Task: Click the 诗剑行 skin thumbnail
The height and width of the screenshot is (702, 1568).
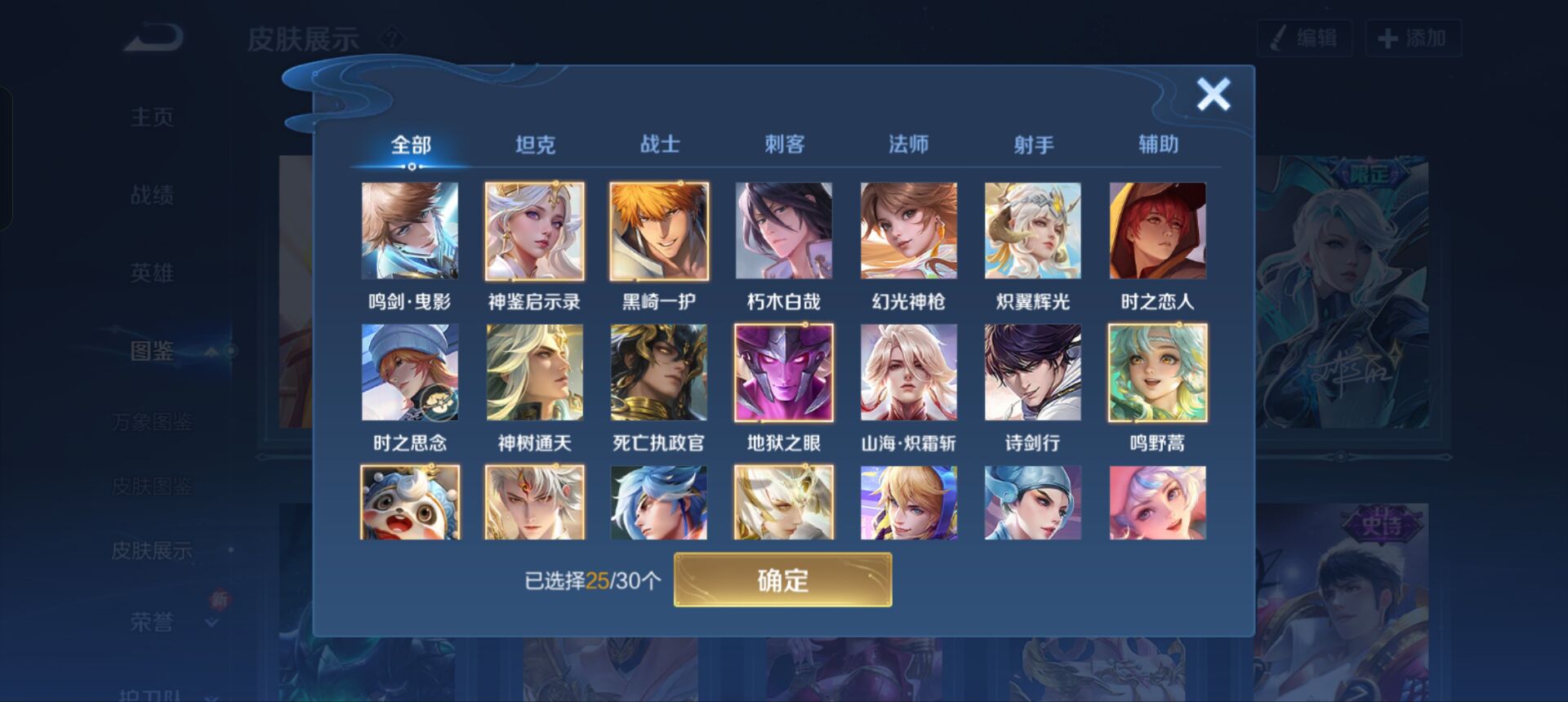Action: tap(1031, 372)
